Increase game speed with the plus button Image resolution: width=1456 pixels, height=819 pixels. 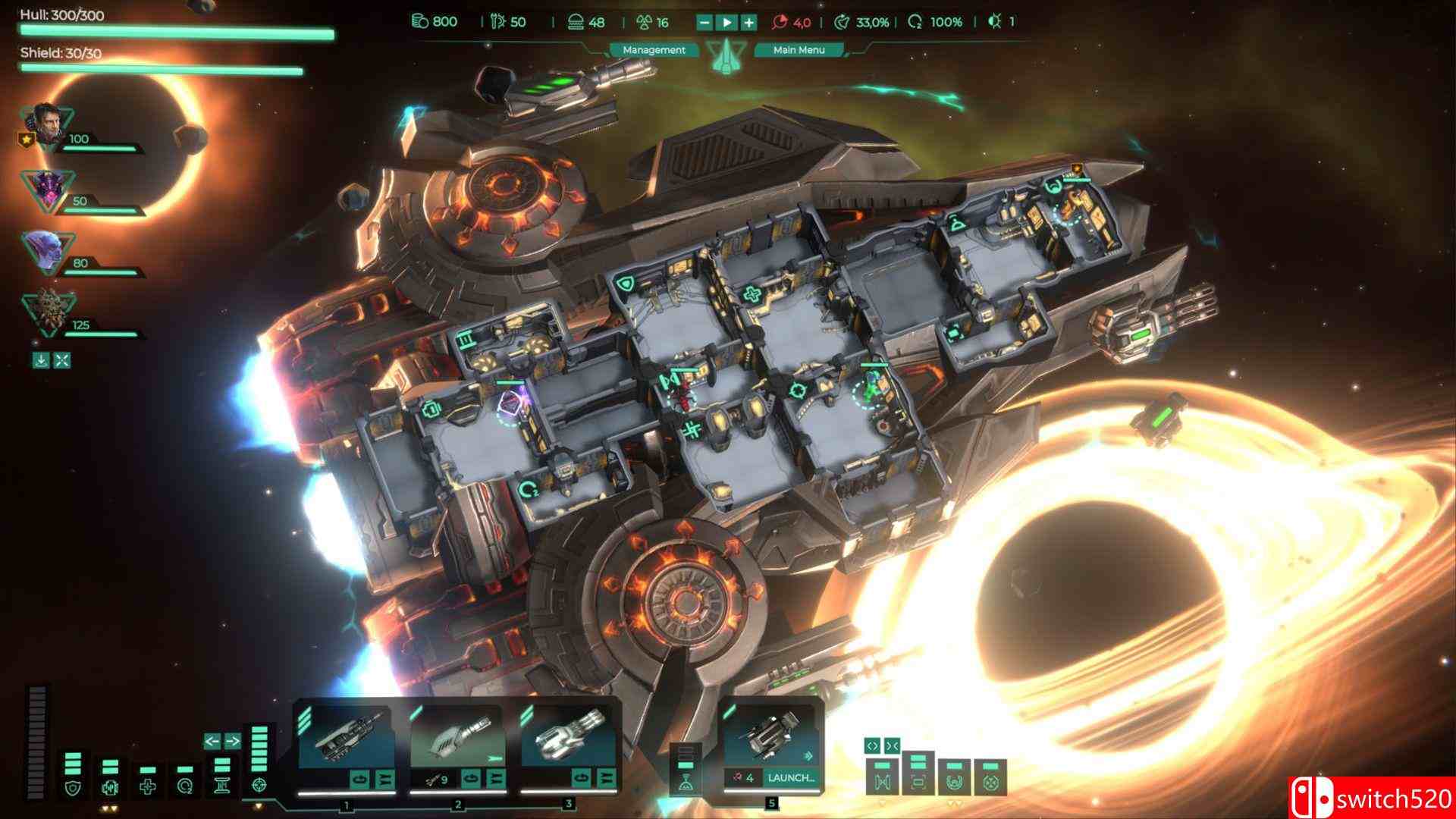748,22
